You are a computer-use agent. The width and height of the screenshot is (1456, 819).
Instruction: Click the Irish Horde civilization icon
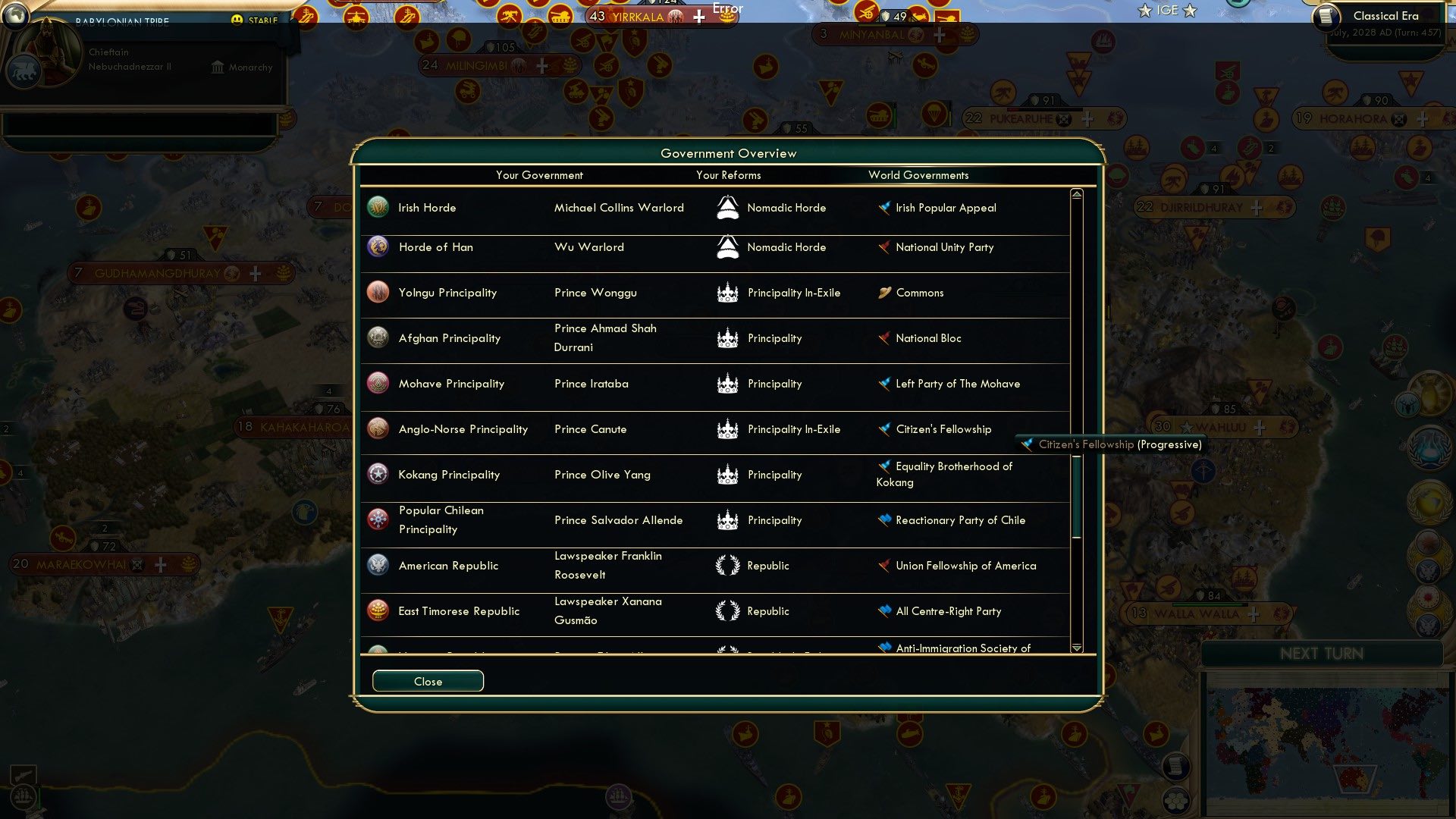377,207
